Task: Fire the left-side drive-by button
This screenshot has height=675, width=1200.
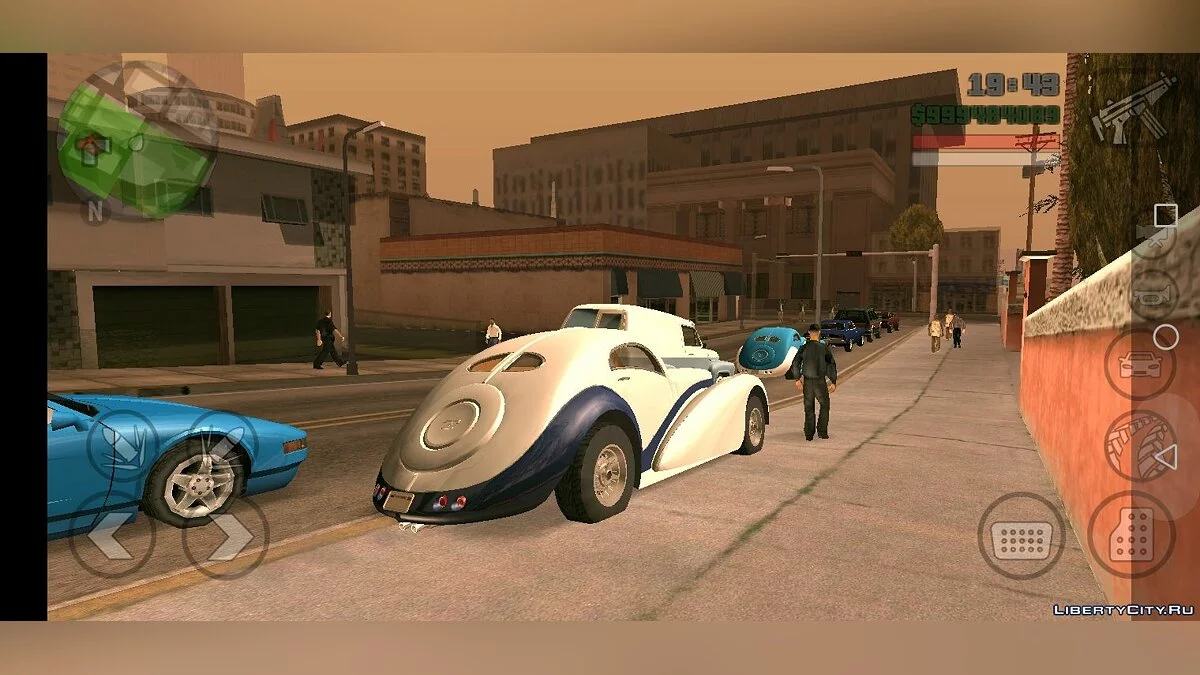Action: [x=122, y=445]
